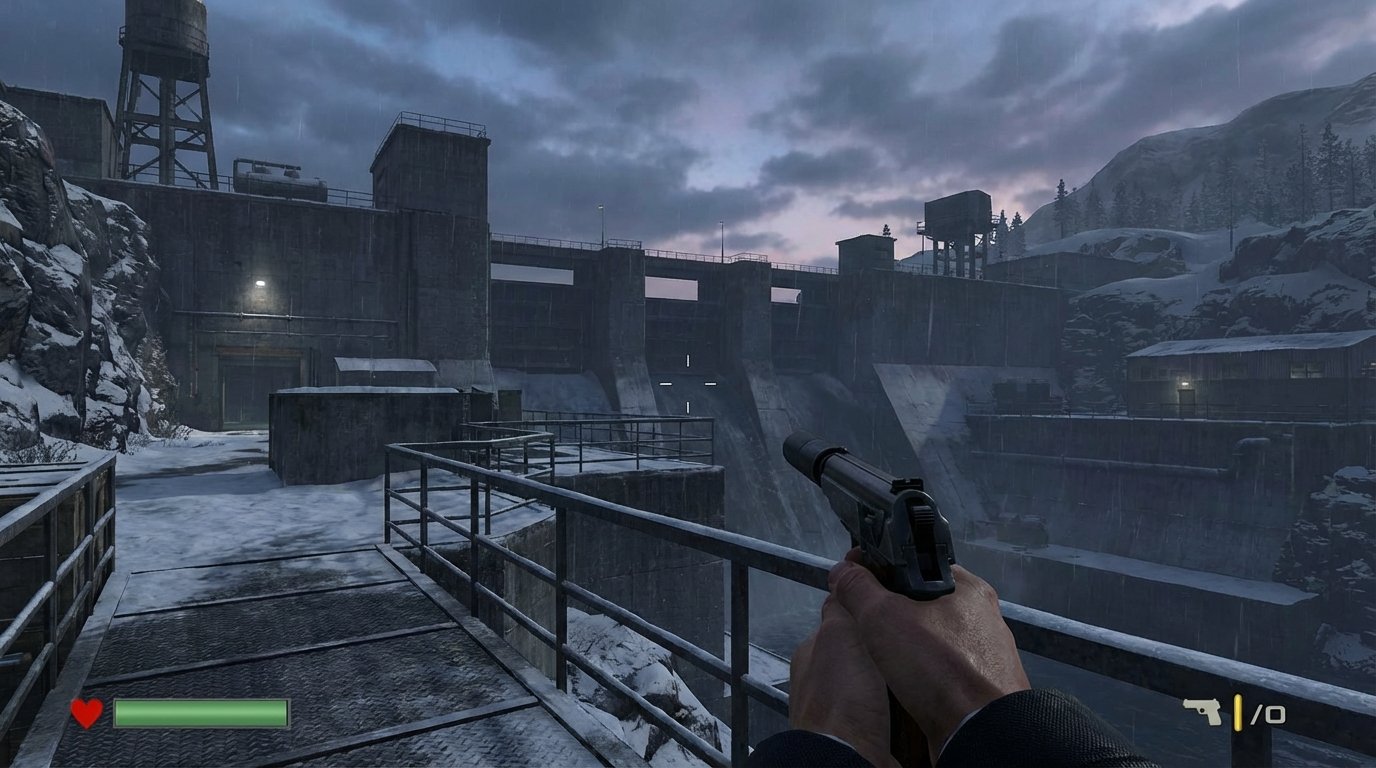Select the red heart health icon
Screen dimensions: 1376x768
tap(85, 713)
